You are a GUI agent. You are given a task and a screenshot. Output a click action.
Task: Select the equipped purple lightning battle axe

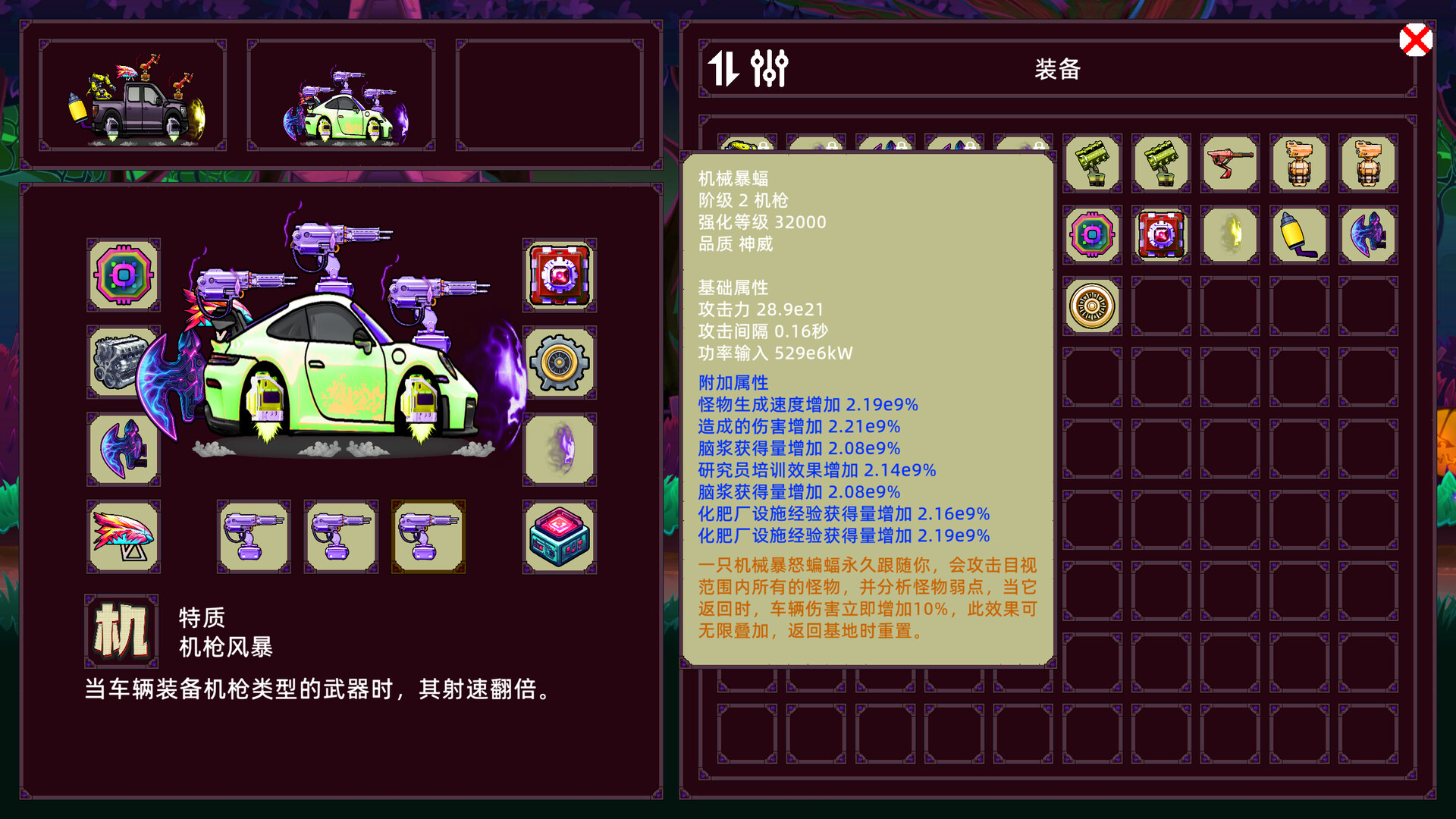[124, 450]
